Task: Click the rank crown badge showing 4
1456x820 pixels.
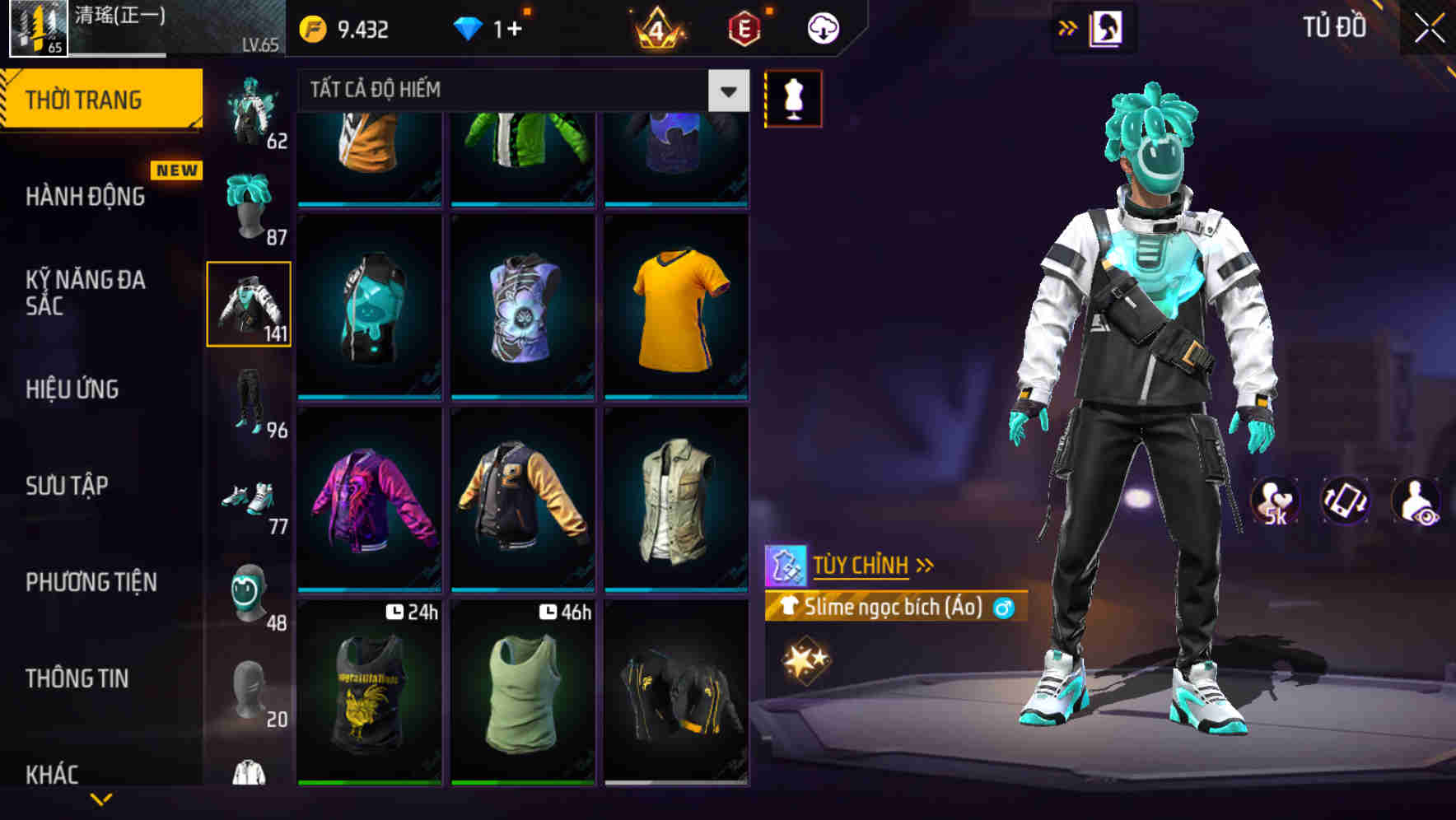Action: [656, 27]
